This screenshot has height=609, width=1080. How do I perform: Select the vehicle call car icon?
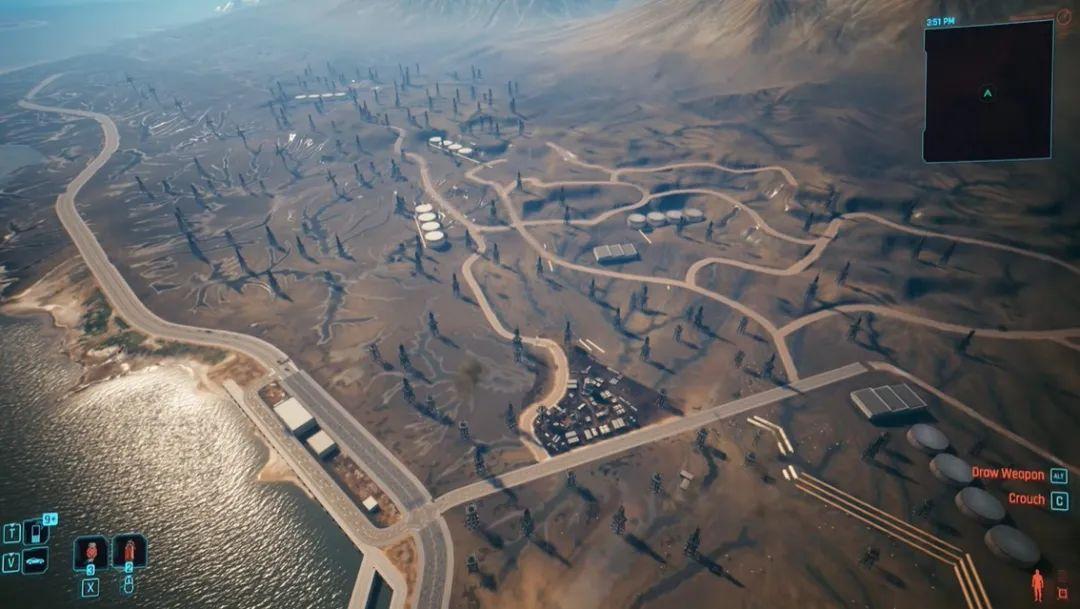(35, 560)
